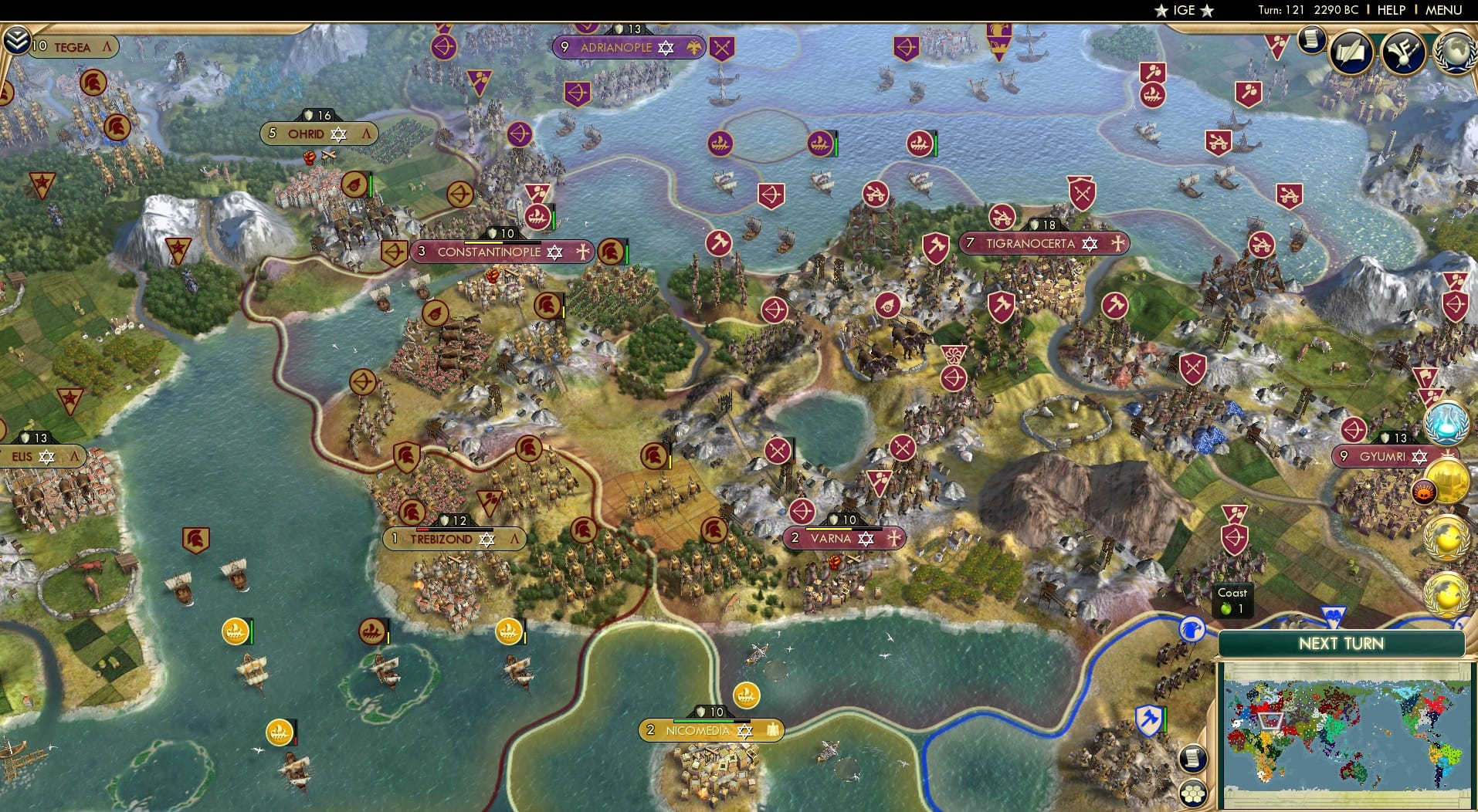
Task: Click the scroll log icon above the hex button
Action: [x=1193, y=756]
